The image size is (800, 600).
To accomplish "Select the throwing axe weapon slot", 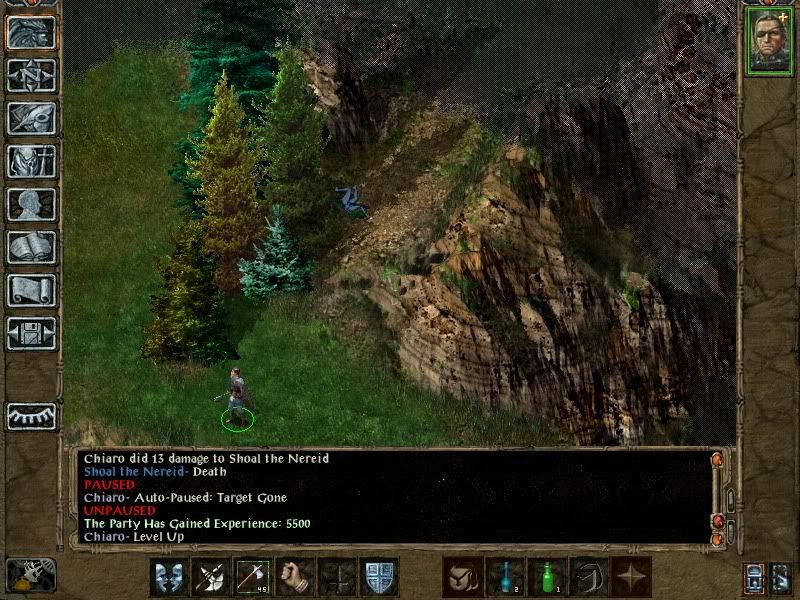I will [x=254, y=577].
